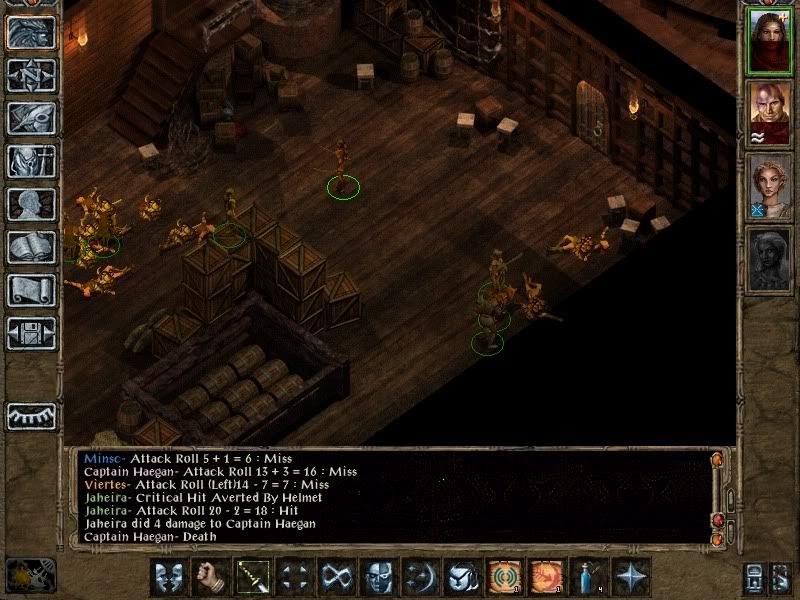Show the character record sheet
This screenshot has width=800, height=600.
[x=31, y=204]
